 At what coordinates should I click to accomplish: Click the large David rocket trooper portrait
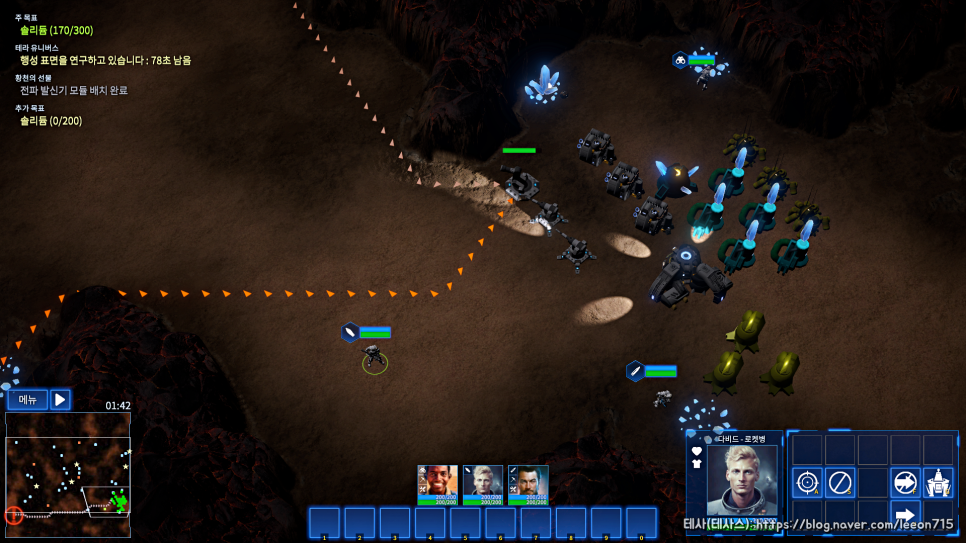742,479
